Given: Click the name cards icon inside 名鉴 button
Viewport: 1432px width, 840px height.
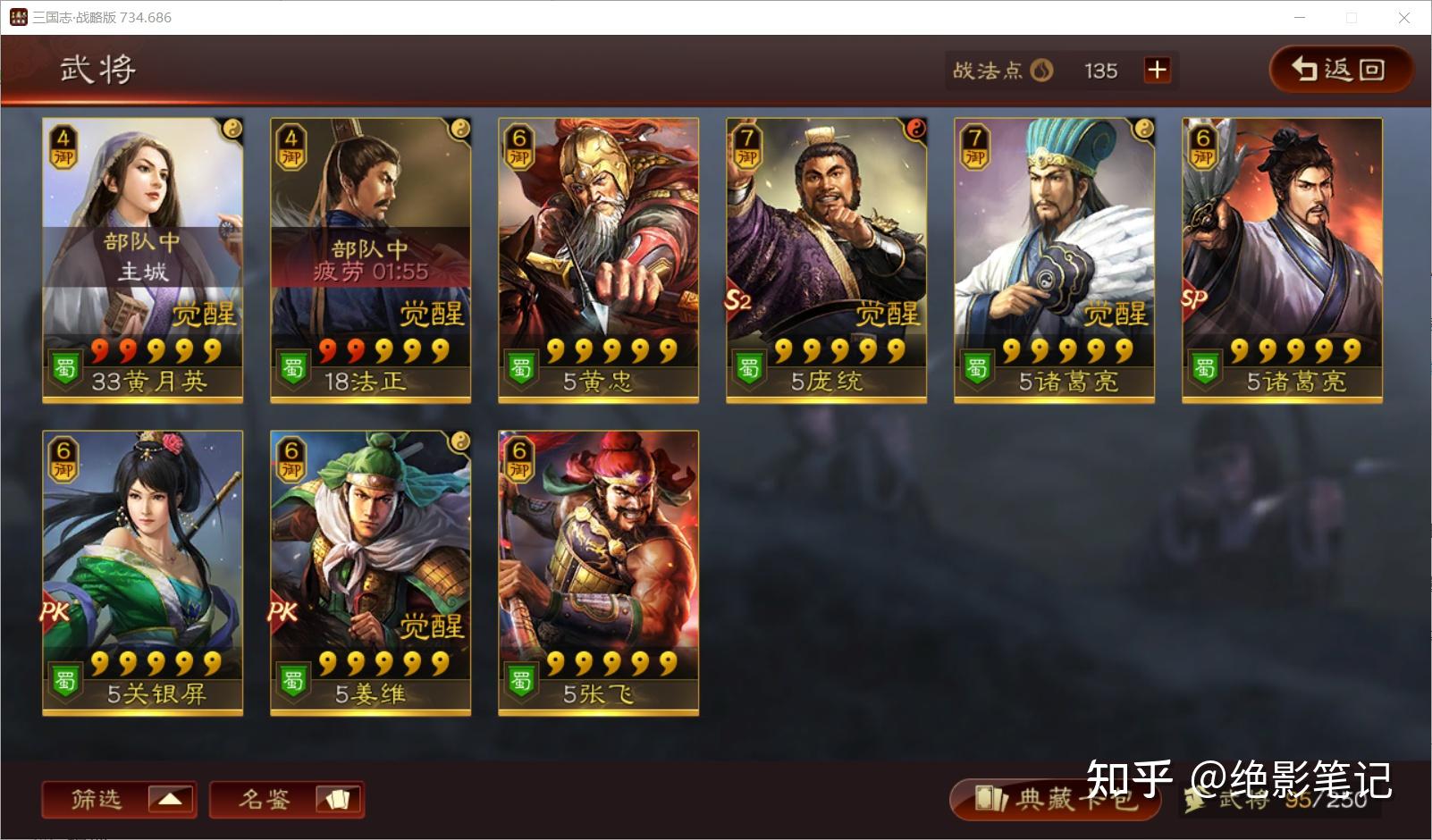Looking at the screenshot, I should pos(340,800).
